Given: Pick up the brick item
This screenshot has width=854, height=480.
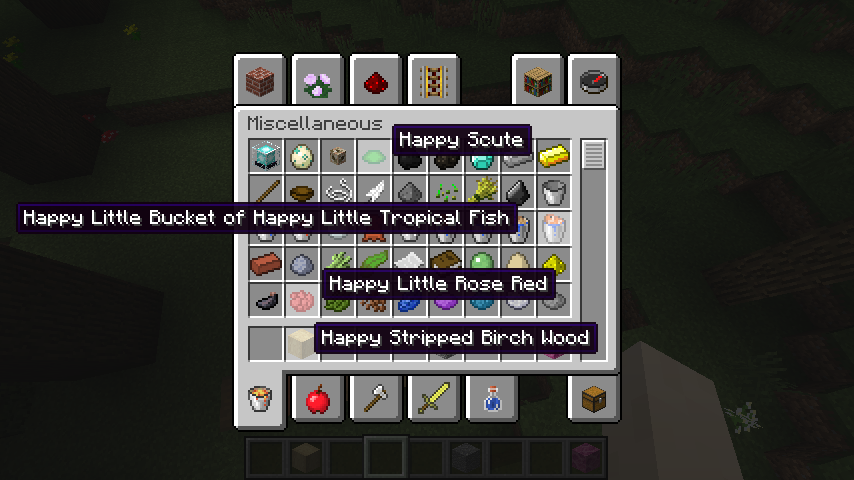Looking at the screenshot, I should click(266, 264).
